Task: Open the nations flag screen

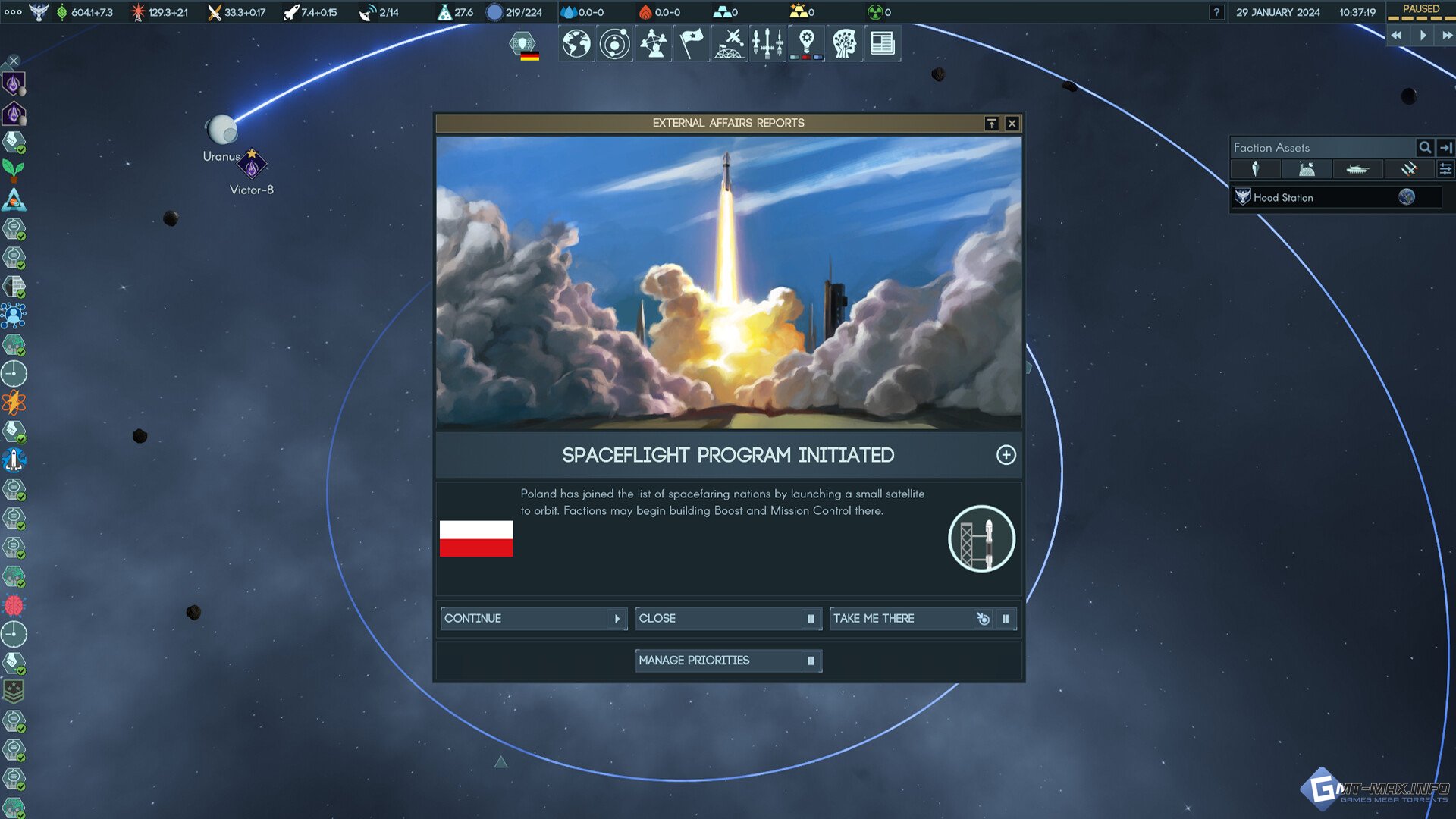Action: (691, 43)
